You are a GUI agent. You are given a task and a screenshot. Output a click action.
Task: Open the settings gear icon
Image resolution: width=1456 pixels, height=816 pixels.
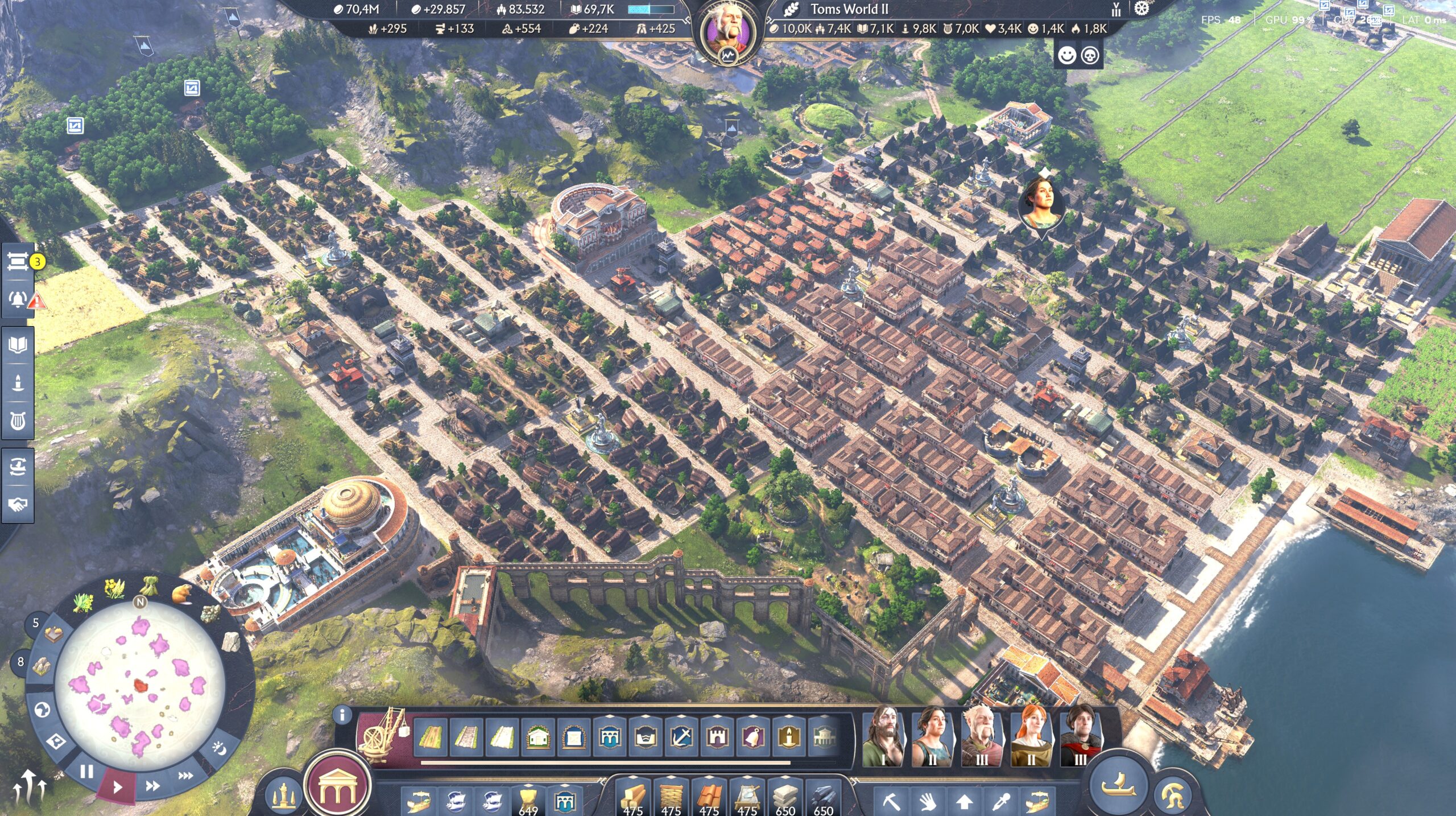click(x=1141, y=9)
